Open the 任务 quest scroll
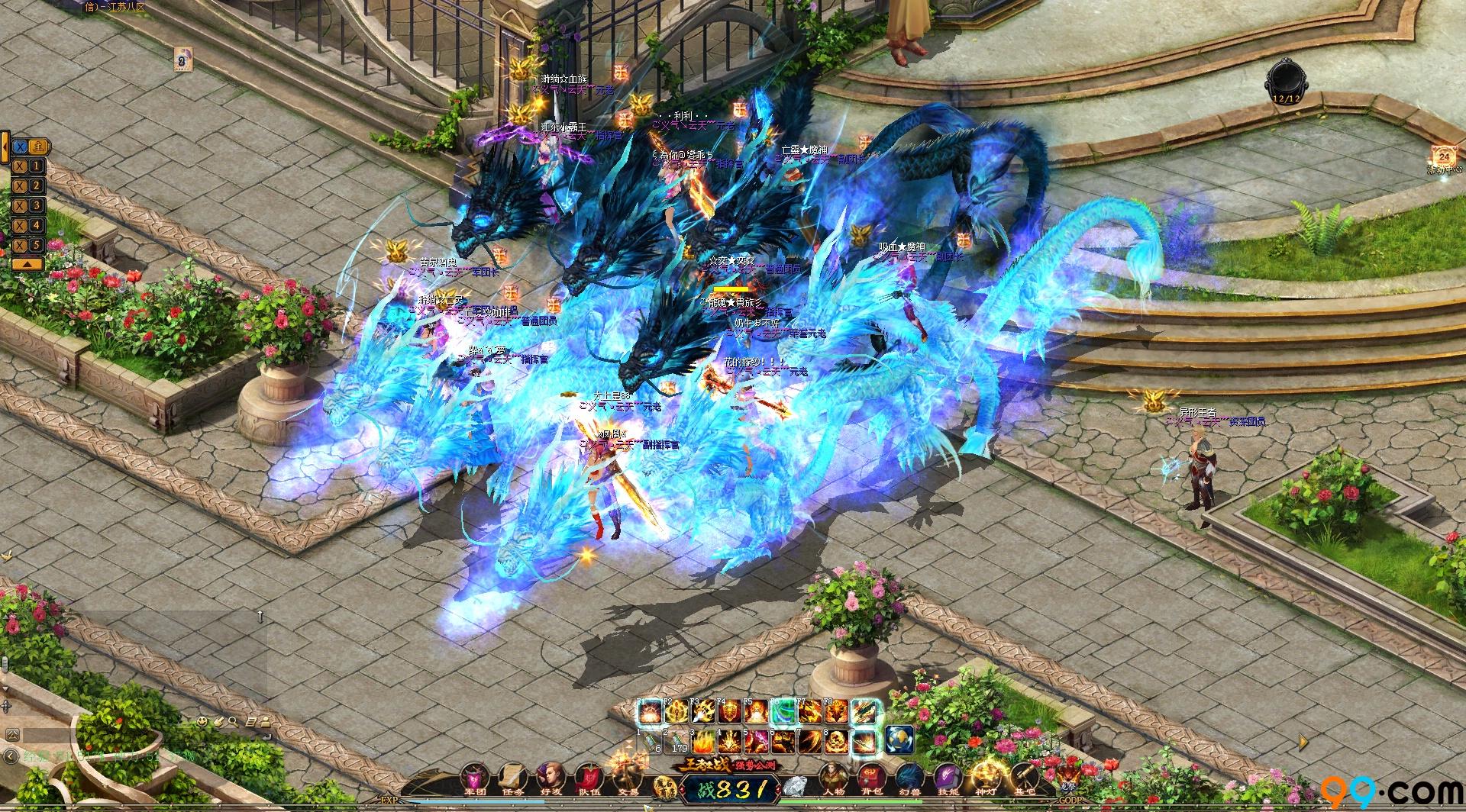This screenshot has height=812, width=1466. coord(511,779)
